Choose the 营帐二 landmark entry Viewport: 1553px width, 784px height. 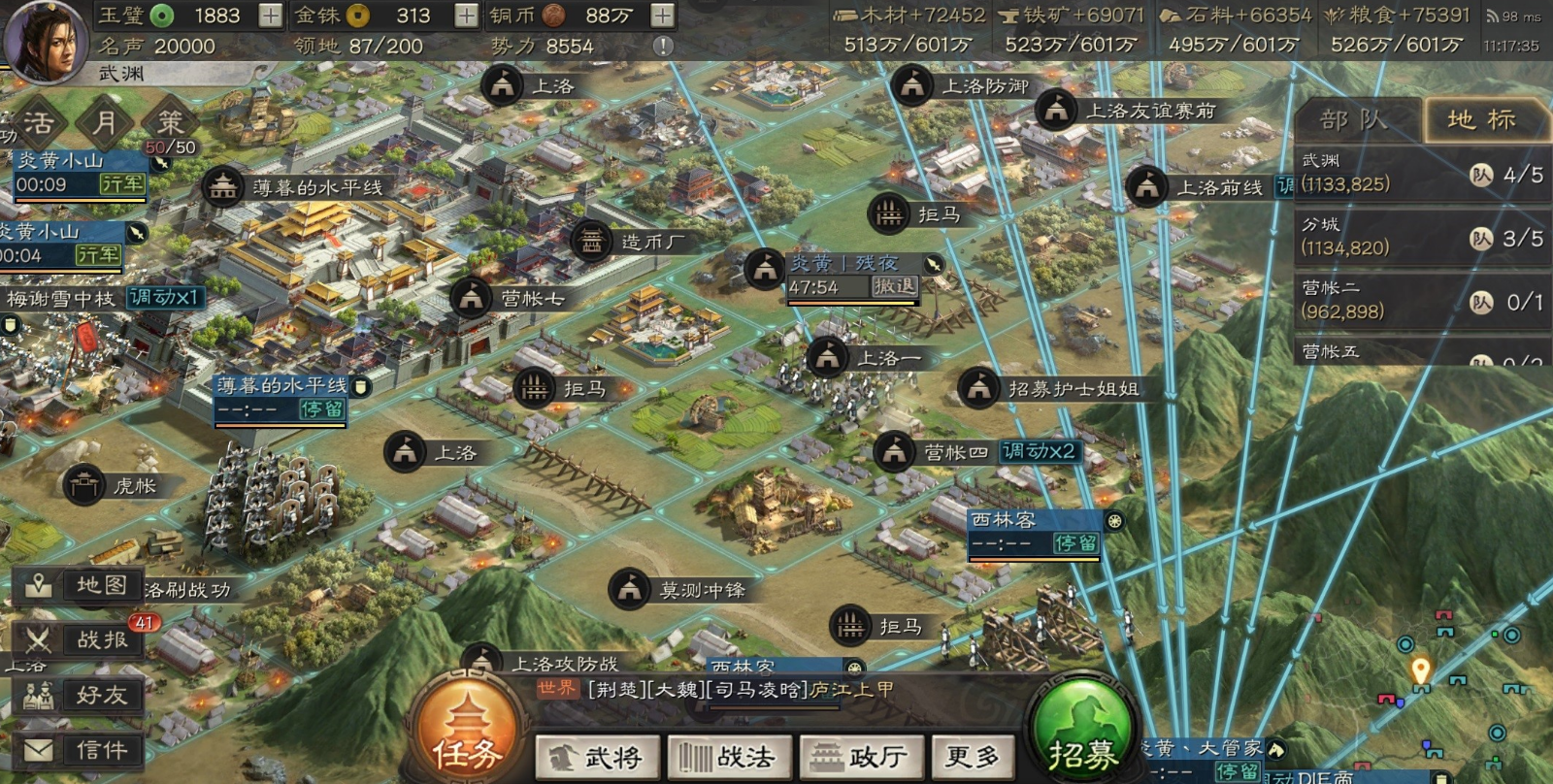[1421, 301]
